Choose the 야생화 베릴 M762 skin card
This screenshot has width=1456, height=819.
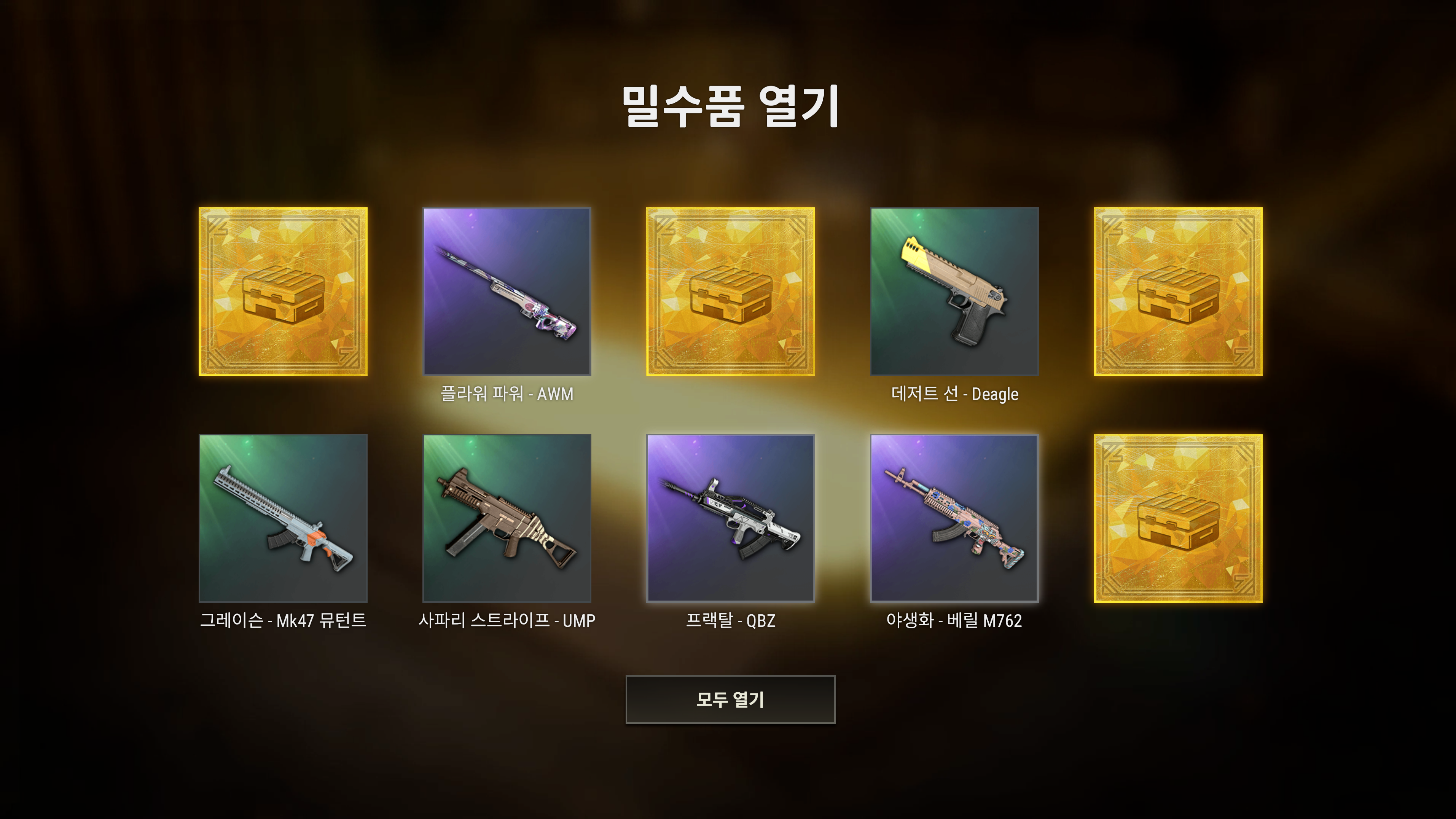point(954,518)
